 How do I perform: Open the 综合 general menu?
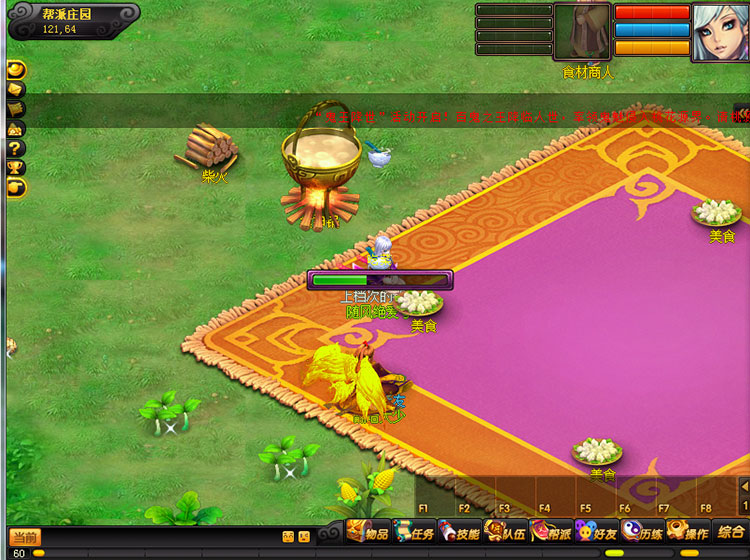(729, 532)
